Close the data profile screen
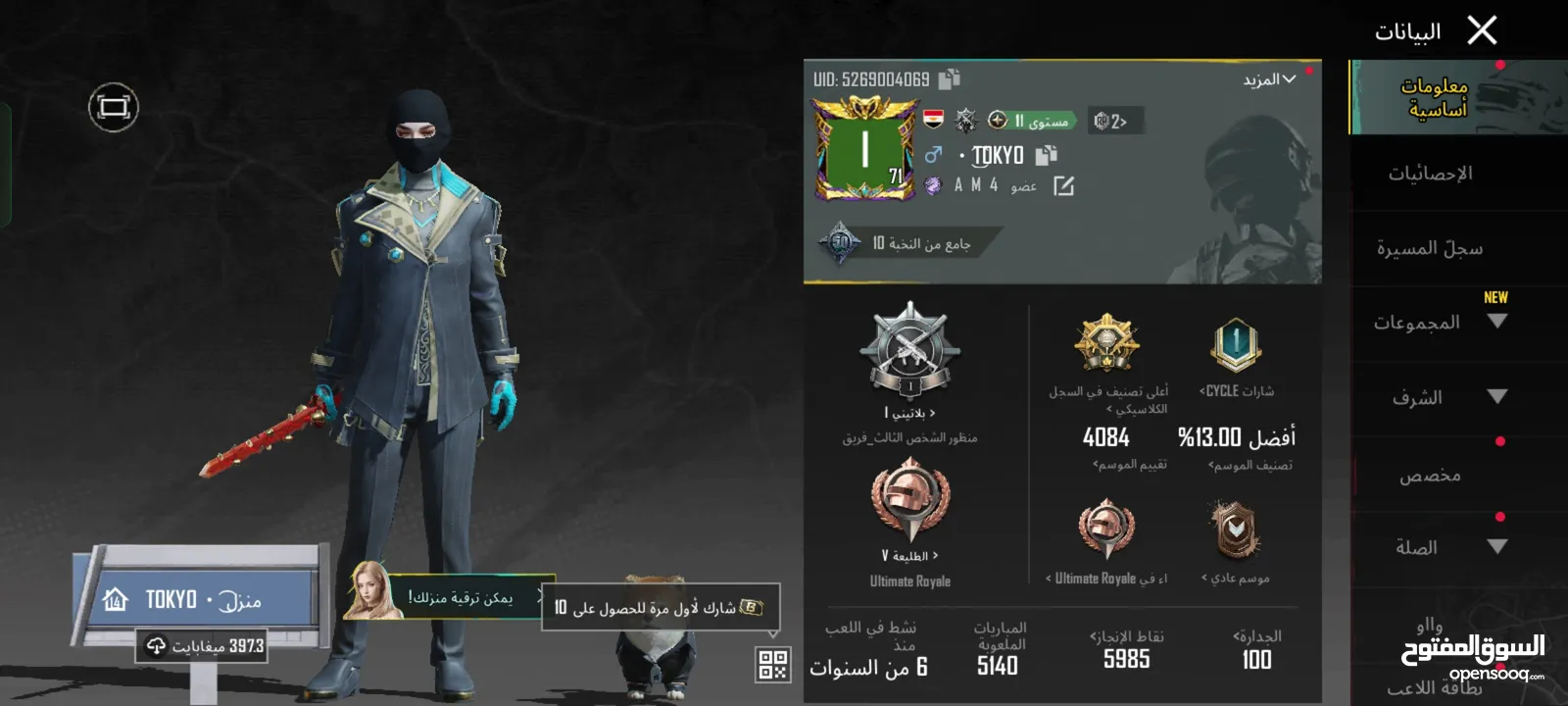Image resolution: width=1568 pixels, height=706 pixels. 1482,31
